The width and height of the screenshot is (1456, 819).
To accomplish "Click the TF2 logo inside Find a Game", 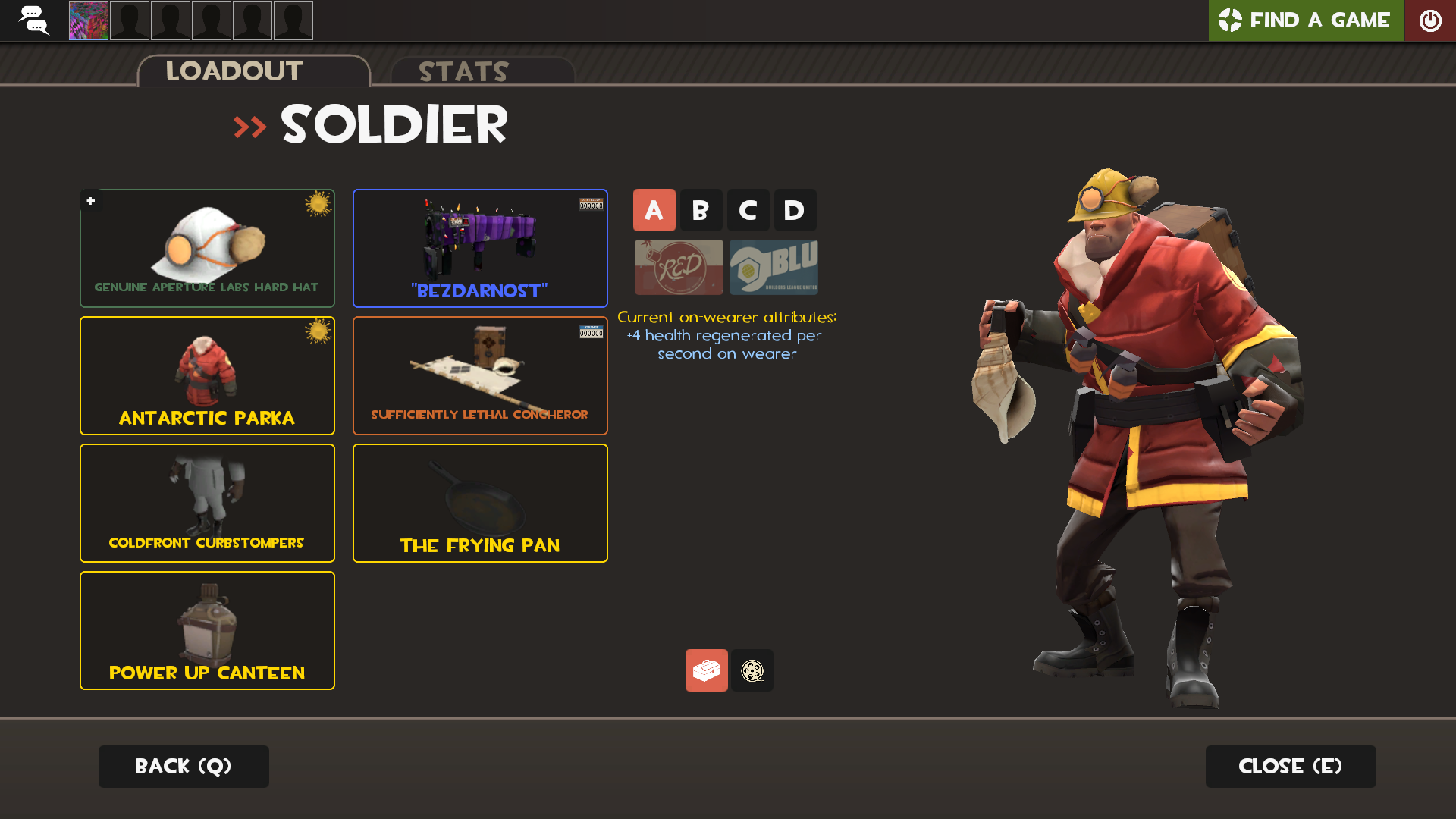I will point(1229,20).
